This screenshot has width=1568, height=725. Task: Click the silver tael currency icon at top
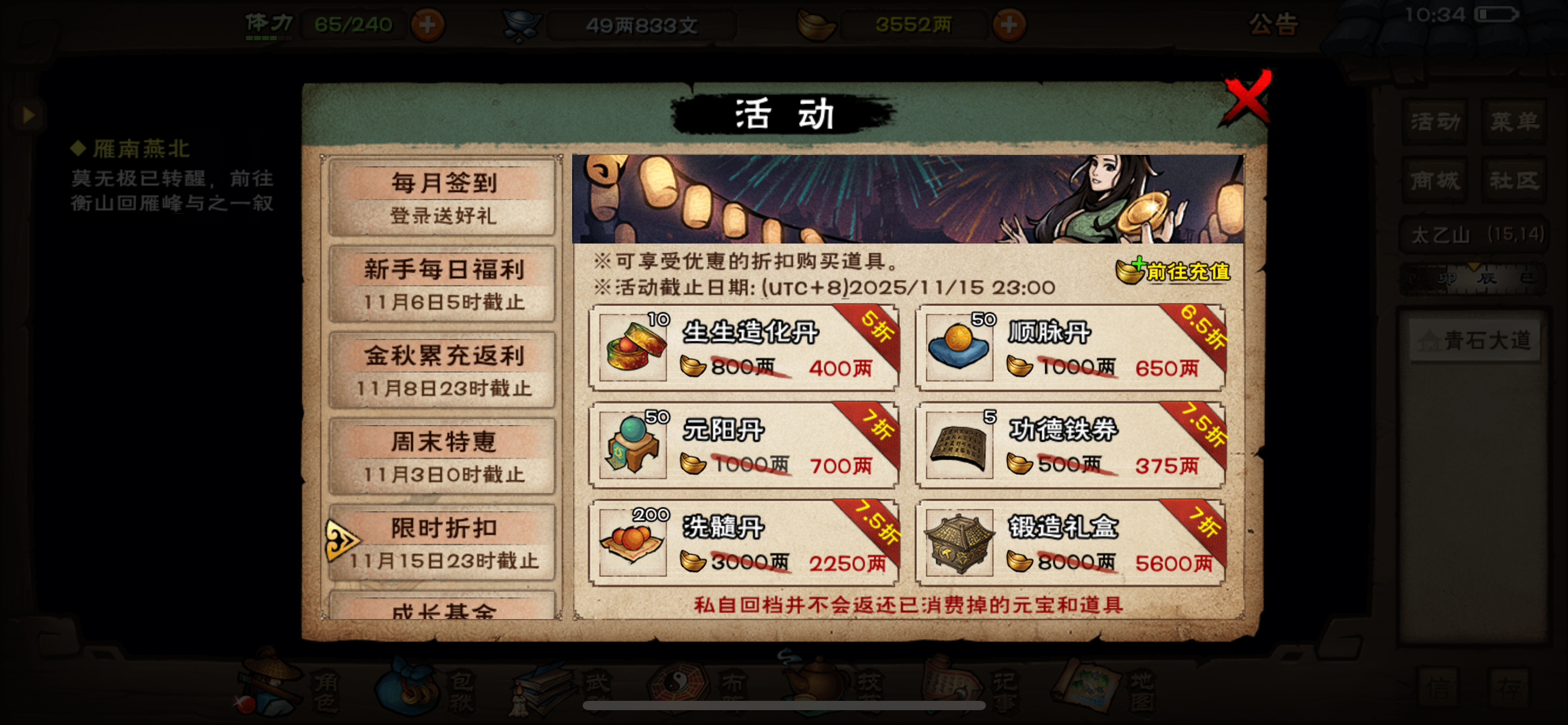tap(522, 24)
